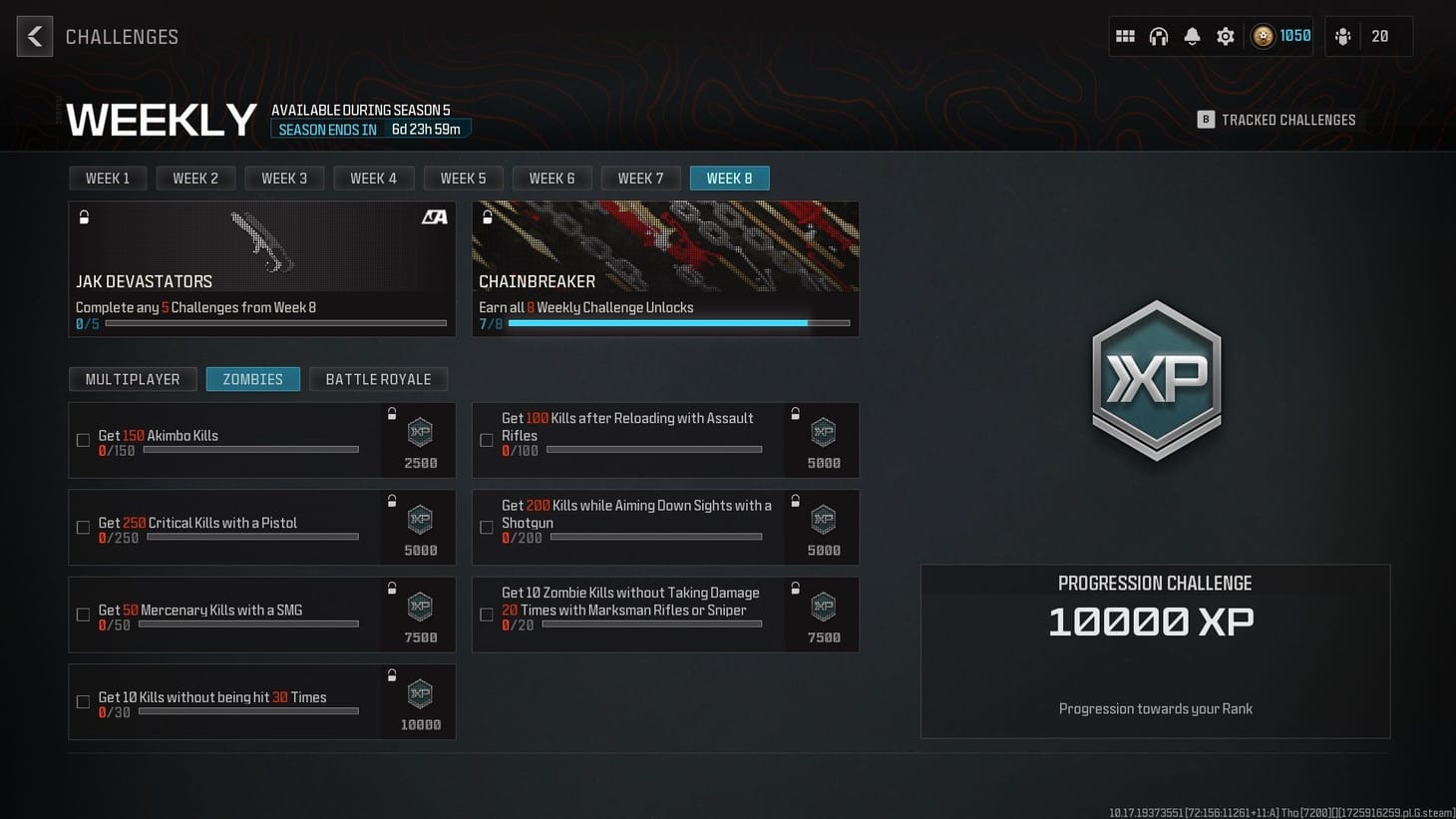Open the apps grid icon
Screen dimensions: 1456x819
click(1125, 36)
